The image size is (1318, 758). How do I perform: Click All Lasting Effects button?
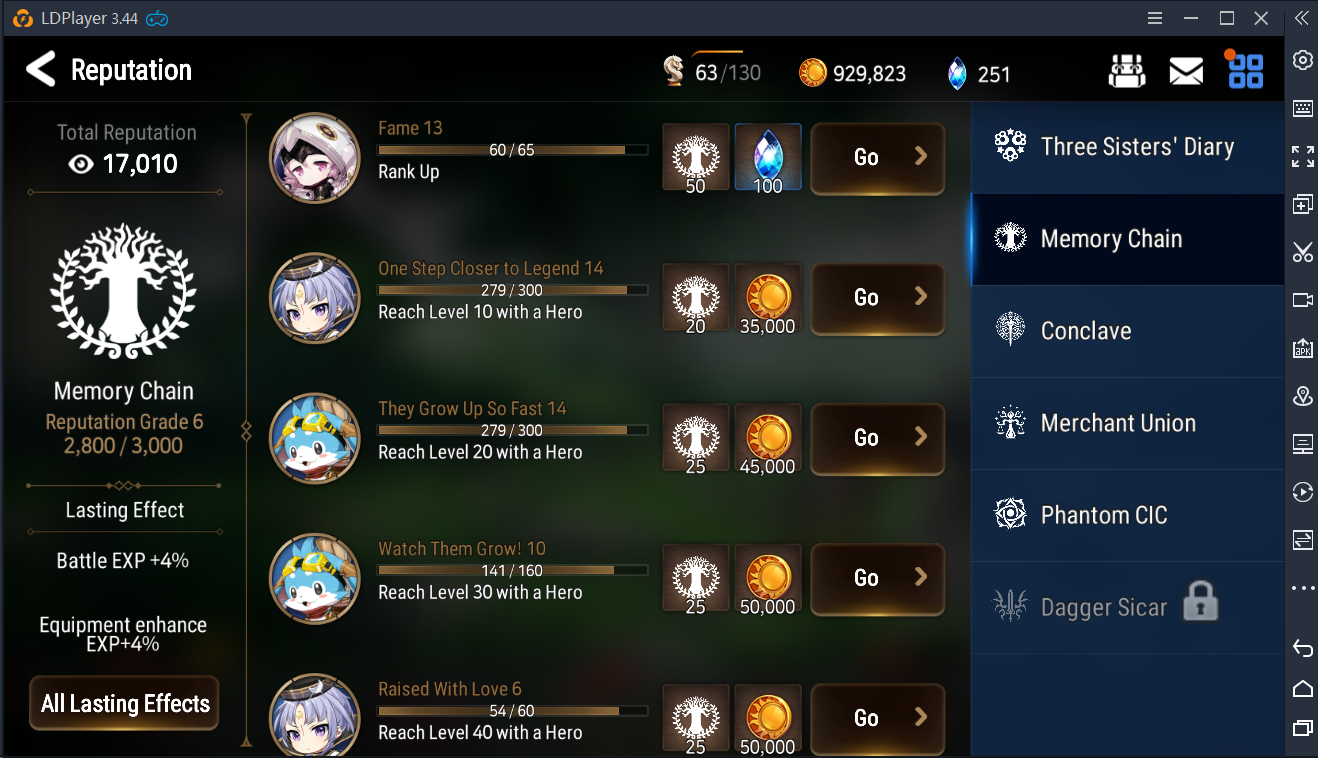coord(123,703)
